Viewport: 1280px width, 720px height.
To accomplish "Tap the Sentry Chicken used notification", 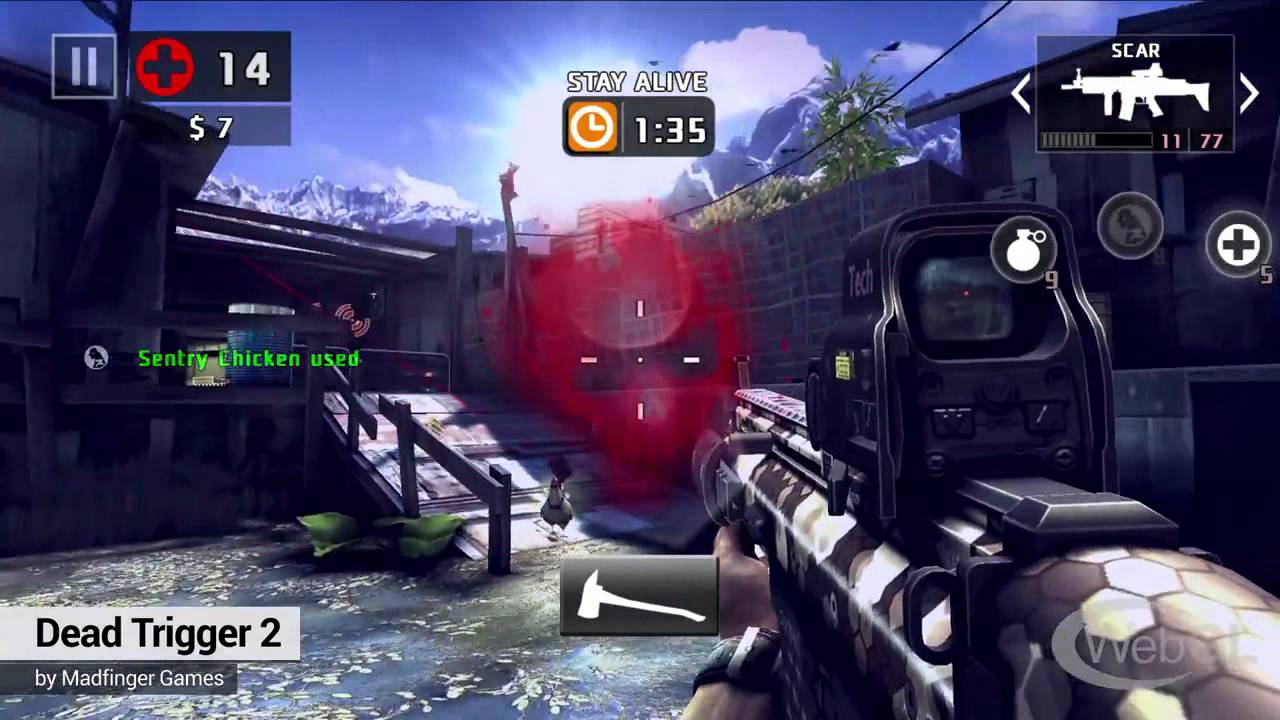I will [249, 359].
